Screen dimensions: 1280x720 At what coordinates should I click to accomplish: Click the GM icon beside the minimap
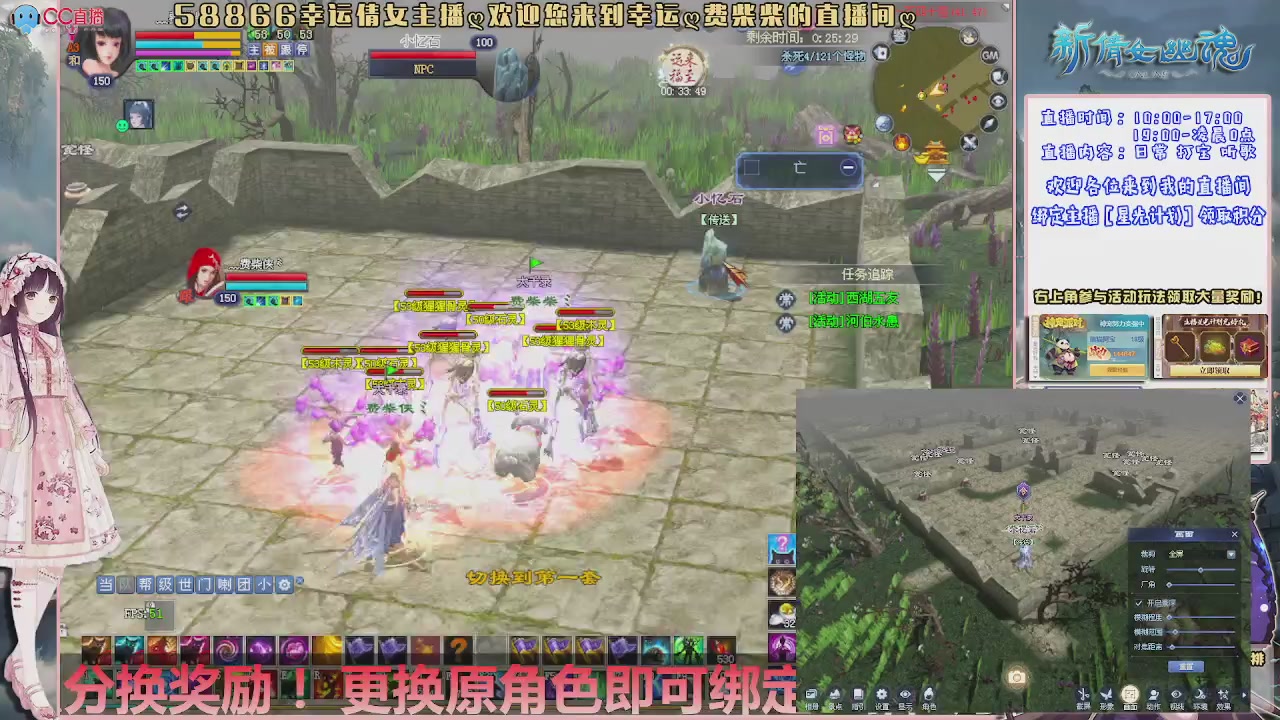pos(989,55)
